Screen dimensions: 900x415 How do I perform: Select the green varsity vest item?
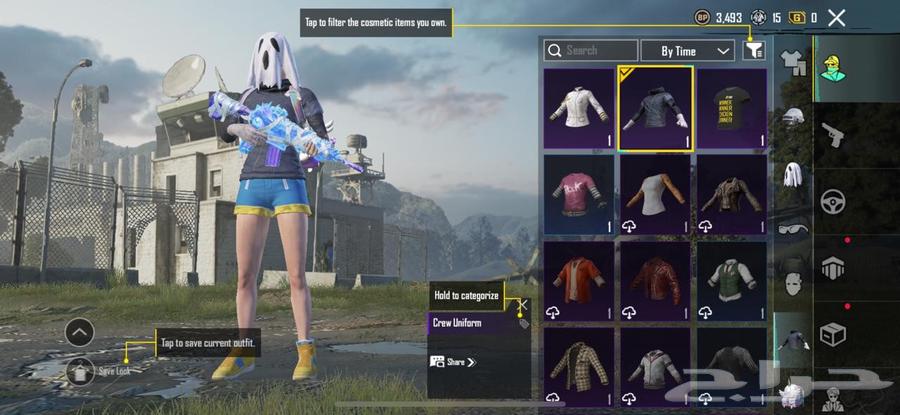tap(732, 280)
